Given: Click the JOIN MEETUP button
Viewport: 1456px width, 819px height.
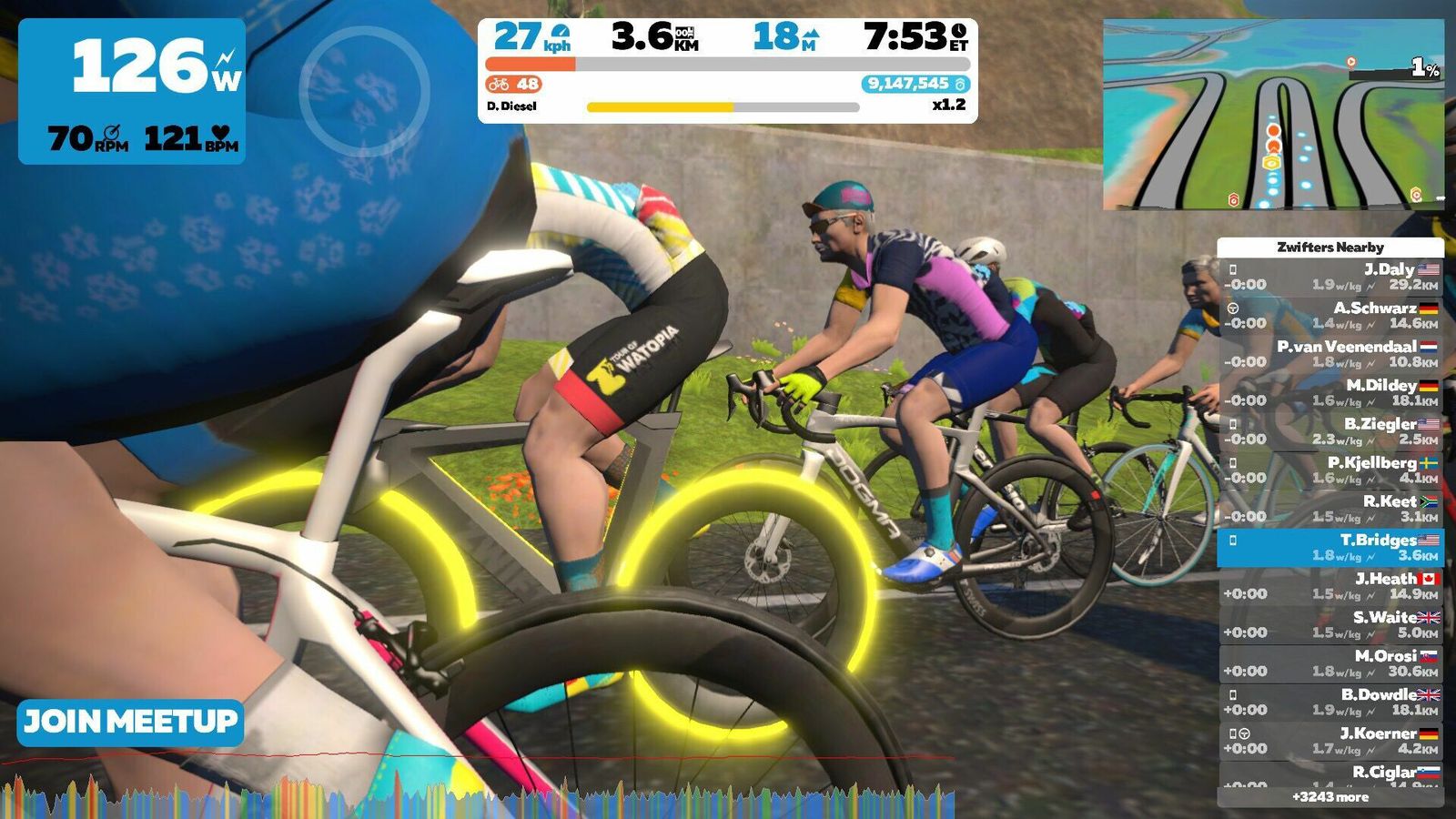Looking at the screenshot, I should coord(130,723).
